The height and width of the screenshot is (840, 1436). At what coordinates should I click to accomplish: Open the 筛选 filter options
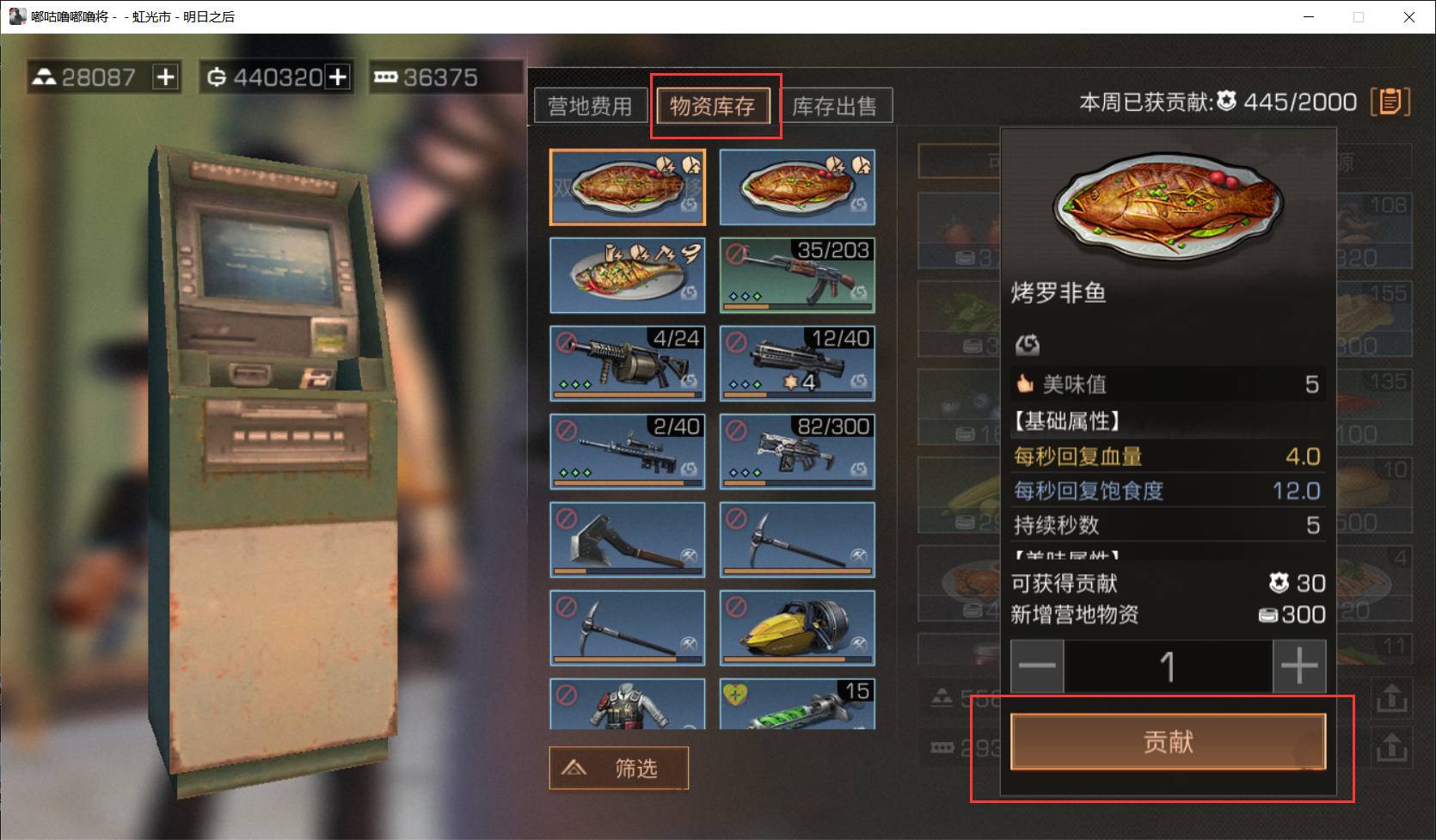618,768
